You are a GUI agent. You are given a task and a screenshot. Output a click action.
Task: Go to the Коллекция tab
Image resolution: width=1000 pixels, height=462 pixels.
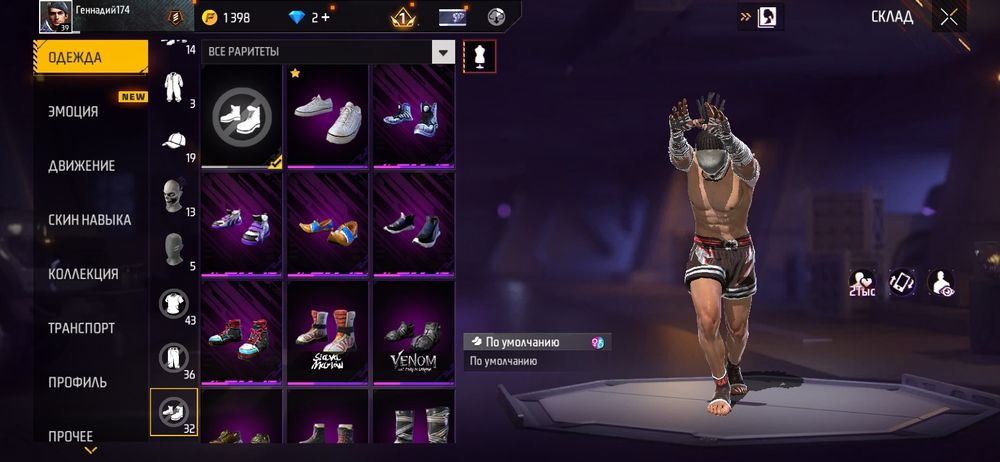pos(83,274)
